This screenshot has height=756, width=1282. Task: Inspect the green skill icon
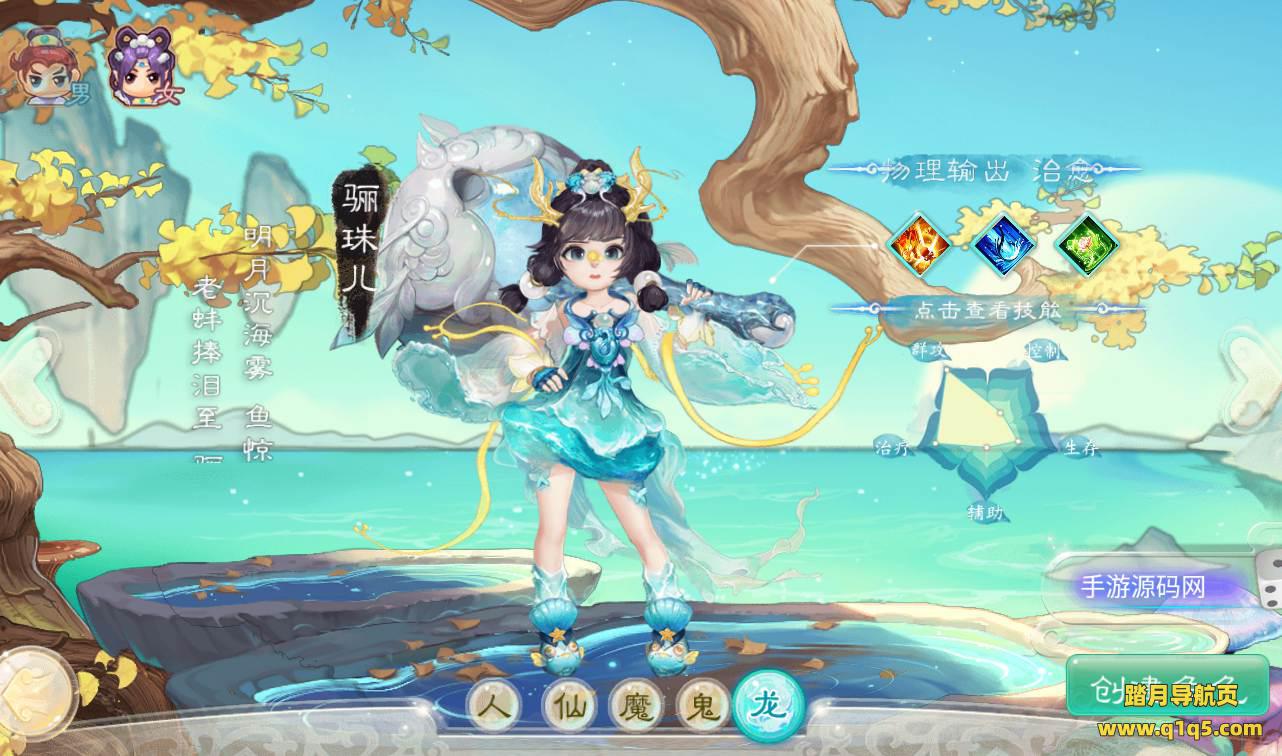(x=1086, y=243)
